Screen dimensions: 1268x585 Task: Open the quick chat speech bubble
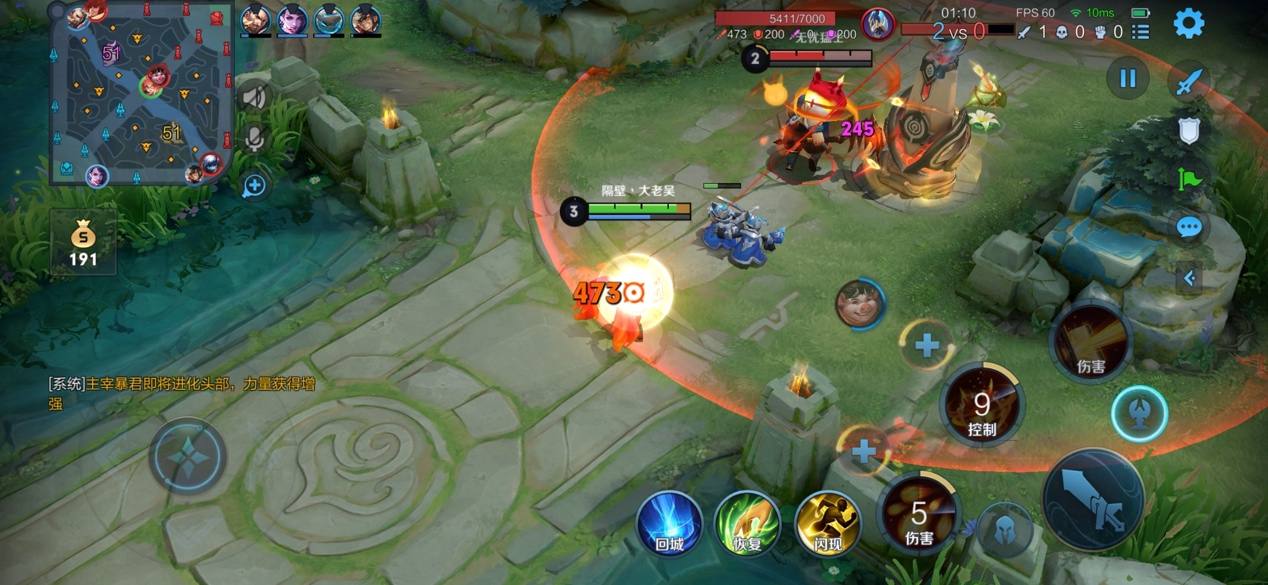1188,227
